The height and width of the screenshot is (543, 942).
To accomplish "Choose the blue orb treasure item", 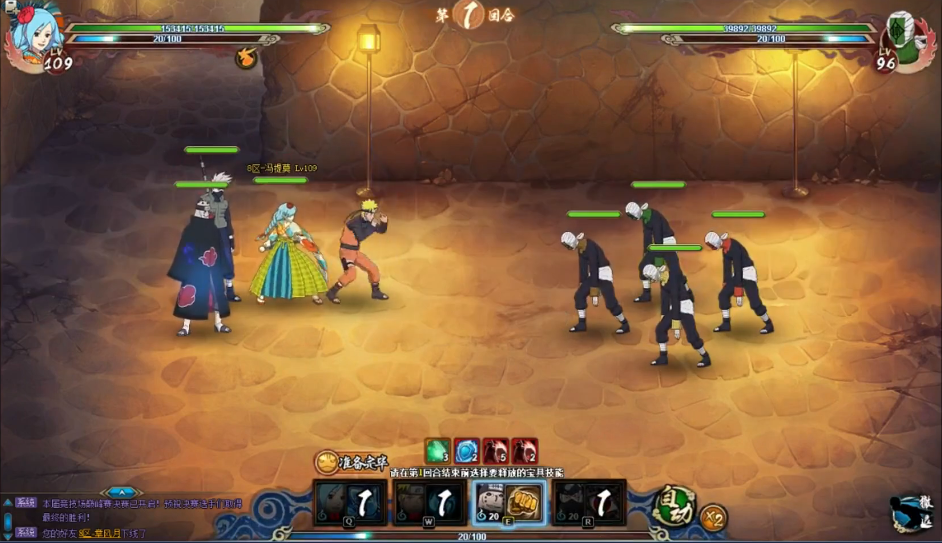I will 466,451.
